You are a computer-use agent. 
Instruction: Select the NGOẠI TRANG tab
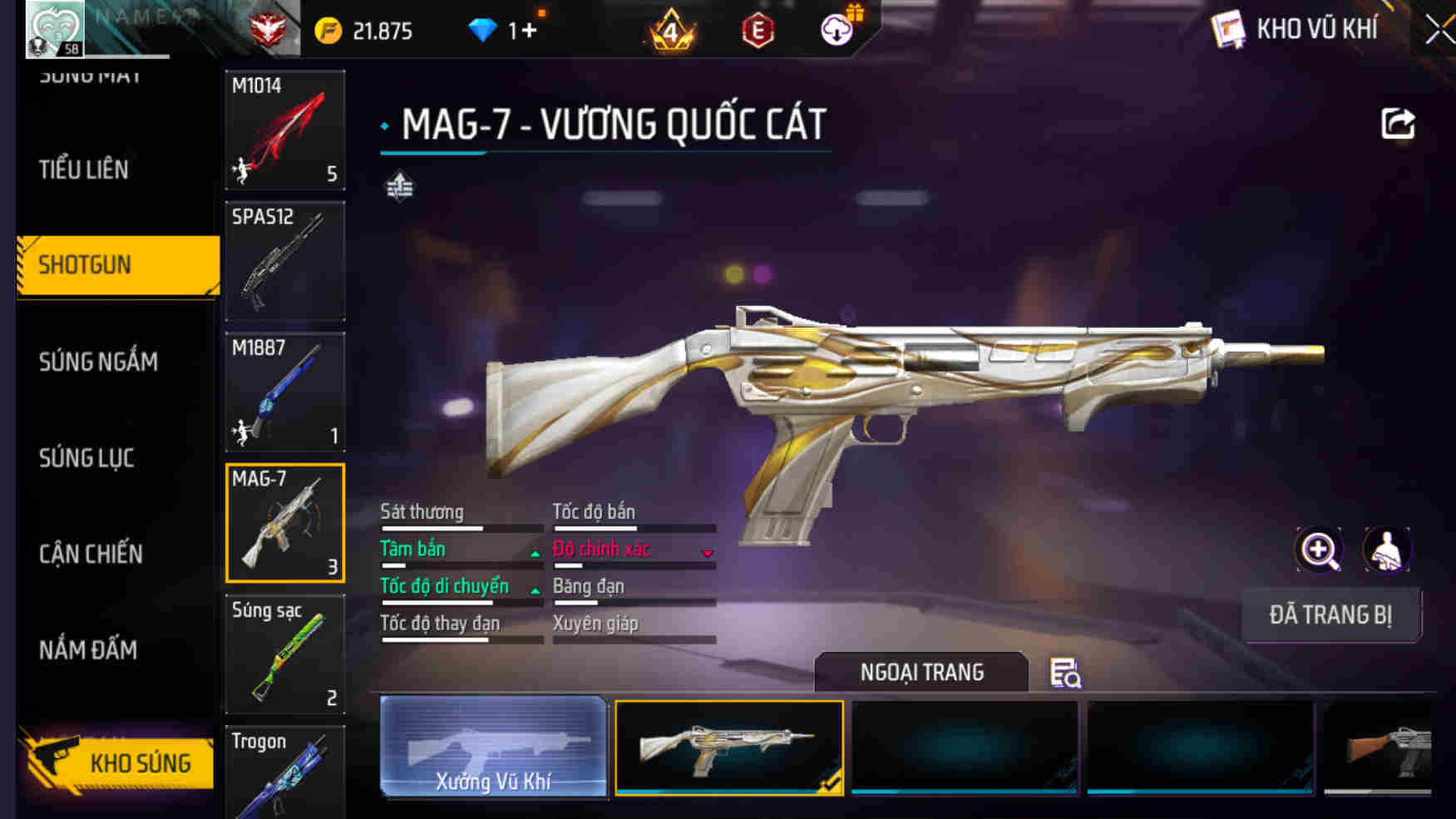tap(922, 672)
